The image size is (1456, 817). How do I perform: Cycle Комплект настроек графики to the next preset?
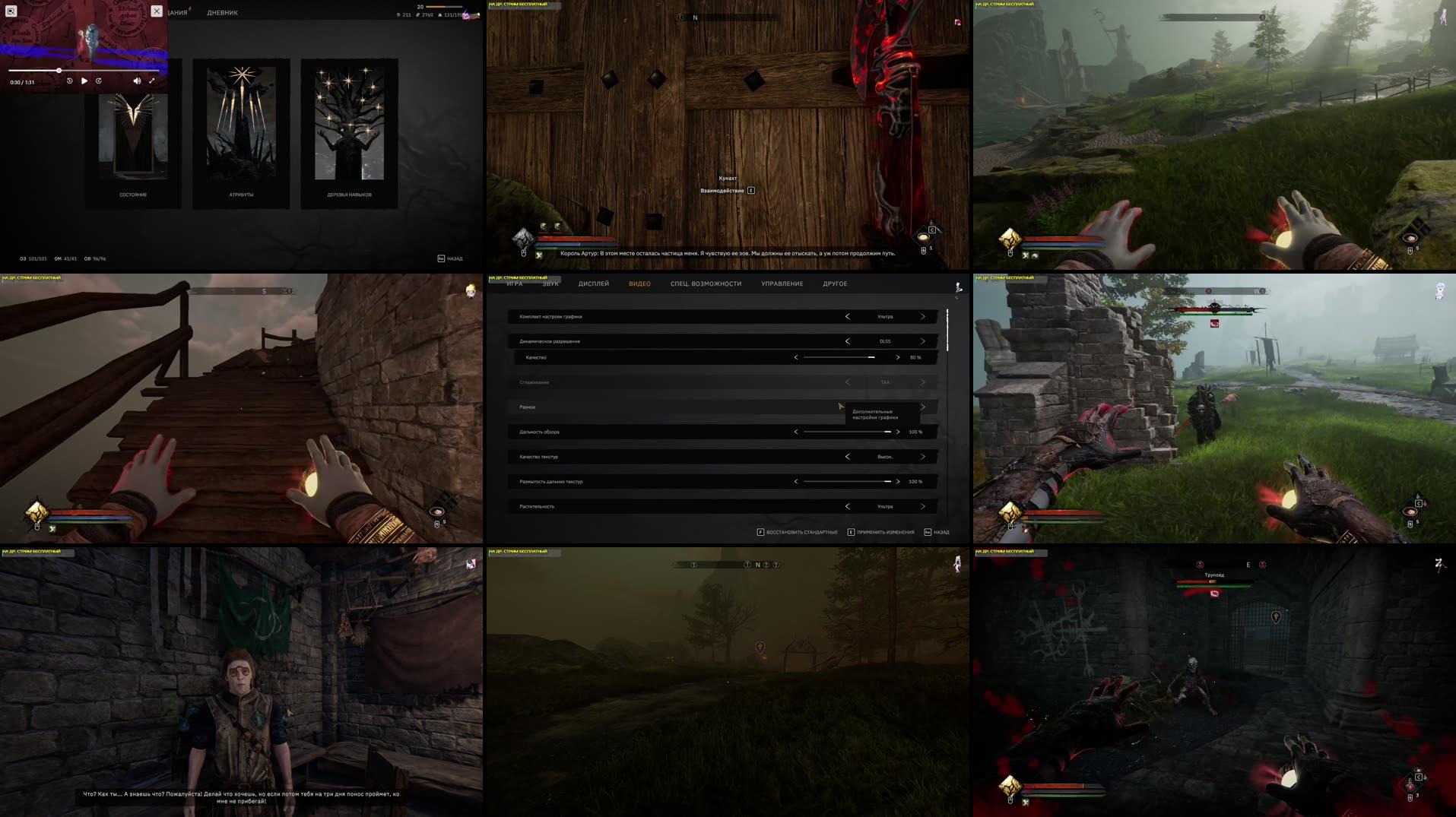(x=922, y=316)
